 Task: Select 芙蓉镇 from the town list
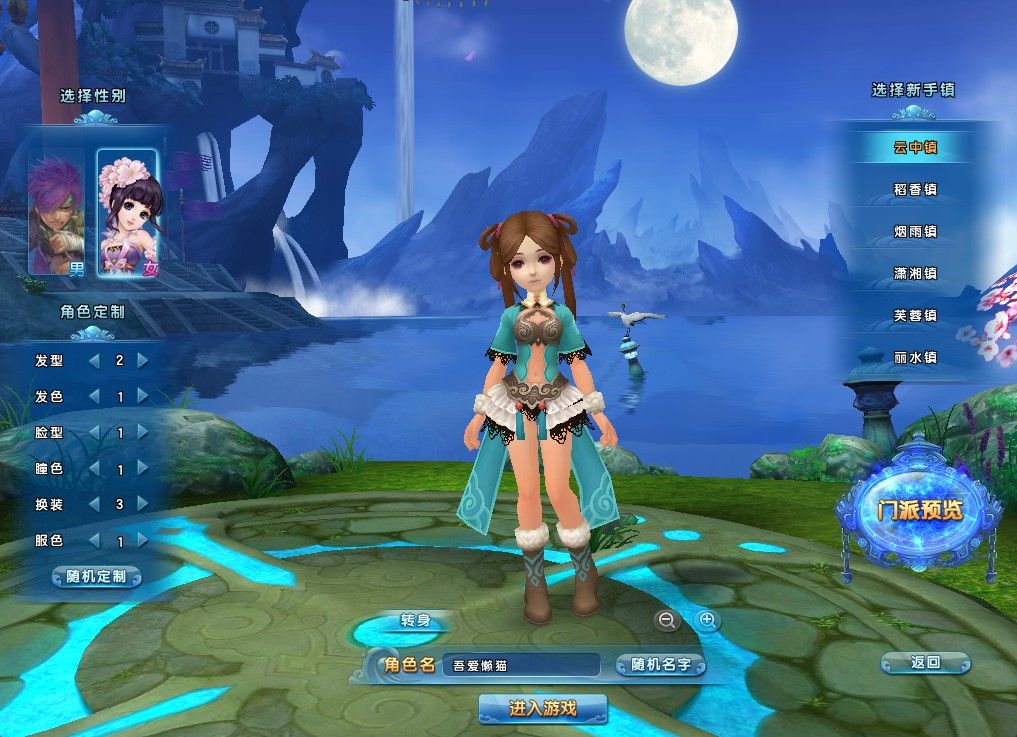click(915, 316)
